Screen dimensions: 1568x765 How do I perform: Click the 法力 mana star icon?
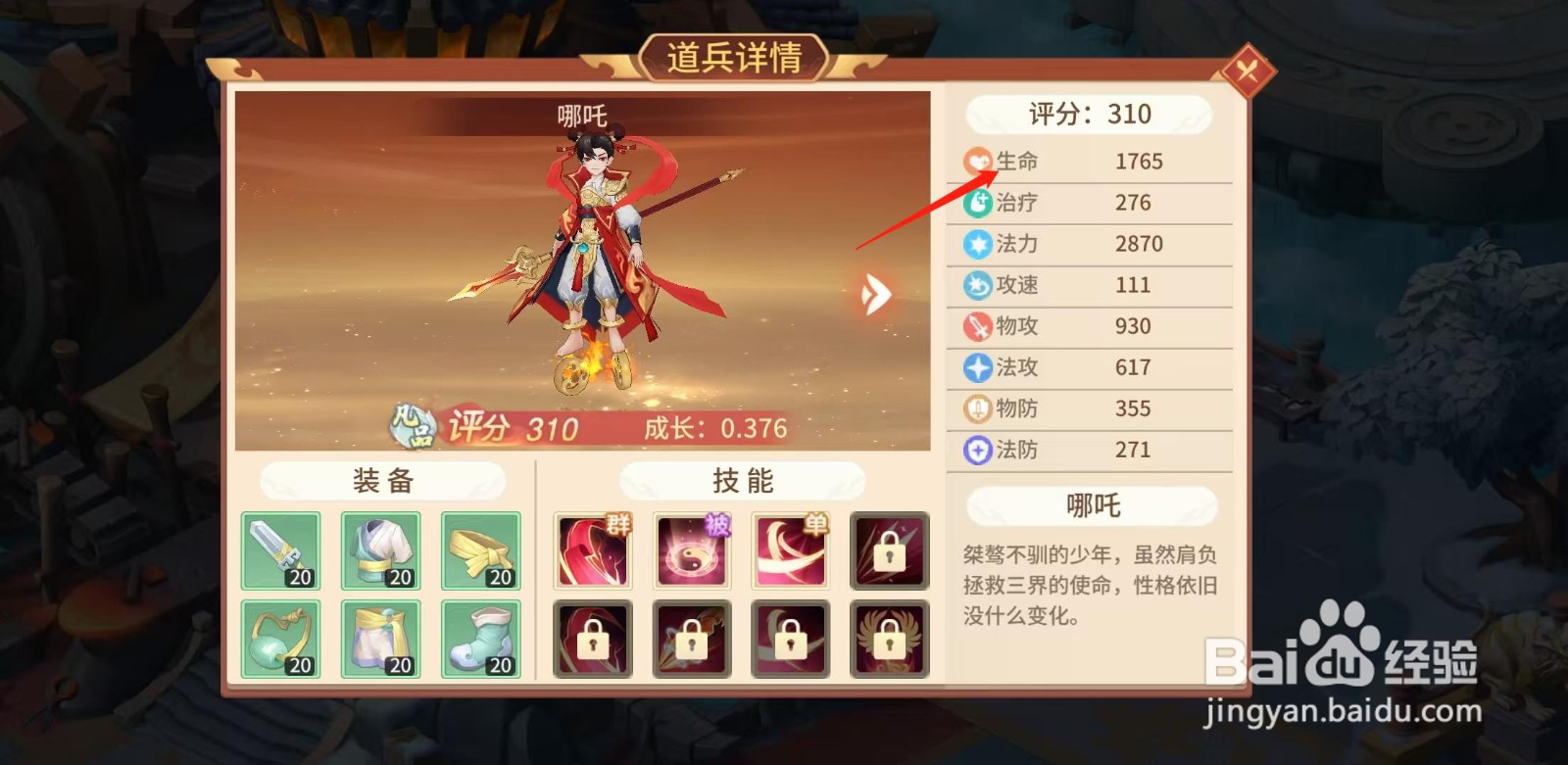977,243
